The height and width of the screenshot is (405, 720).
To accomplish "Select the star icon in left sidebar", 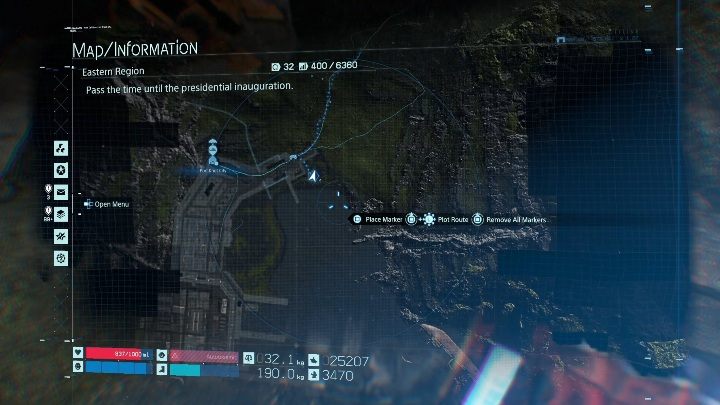I will [x=61, y=170].
